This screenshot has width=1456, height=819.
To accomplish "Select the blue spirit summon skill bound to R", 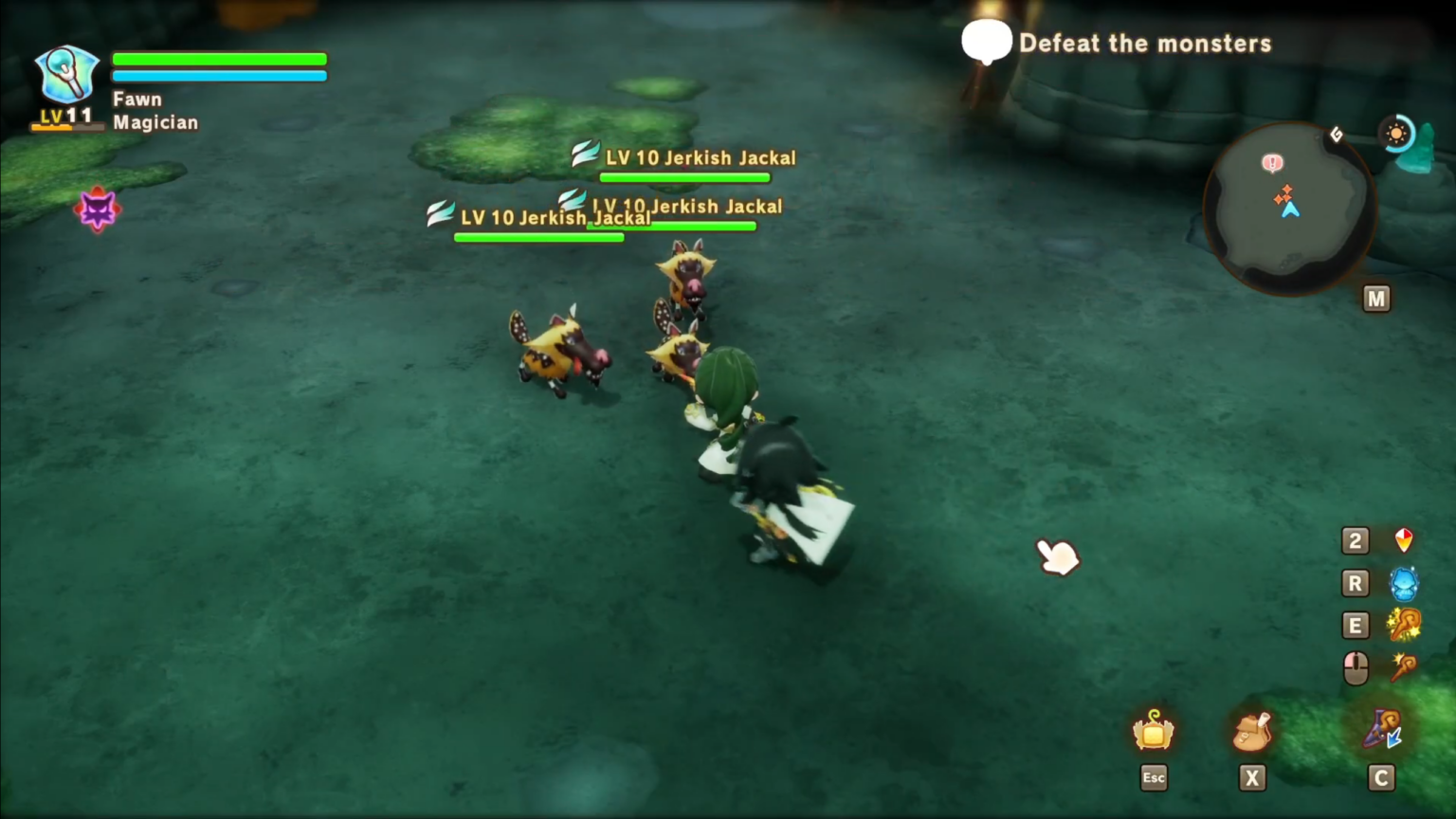I will click(1404, 584).
